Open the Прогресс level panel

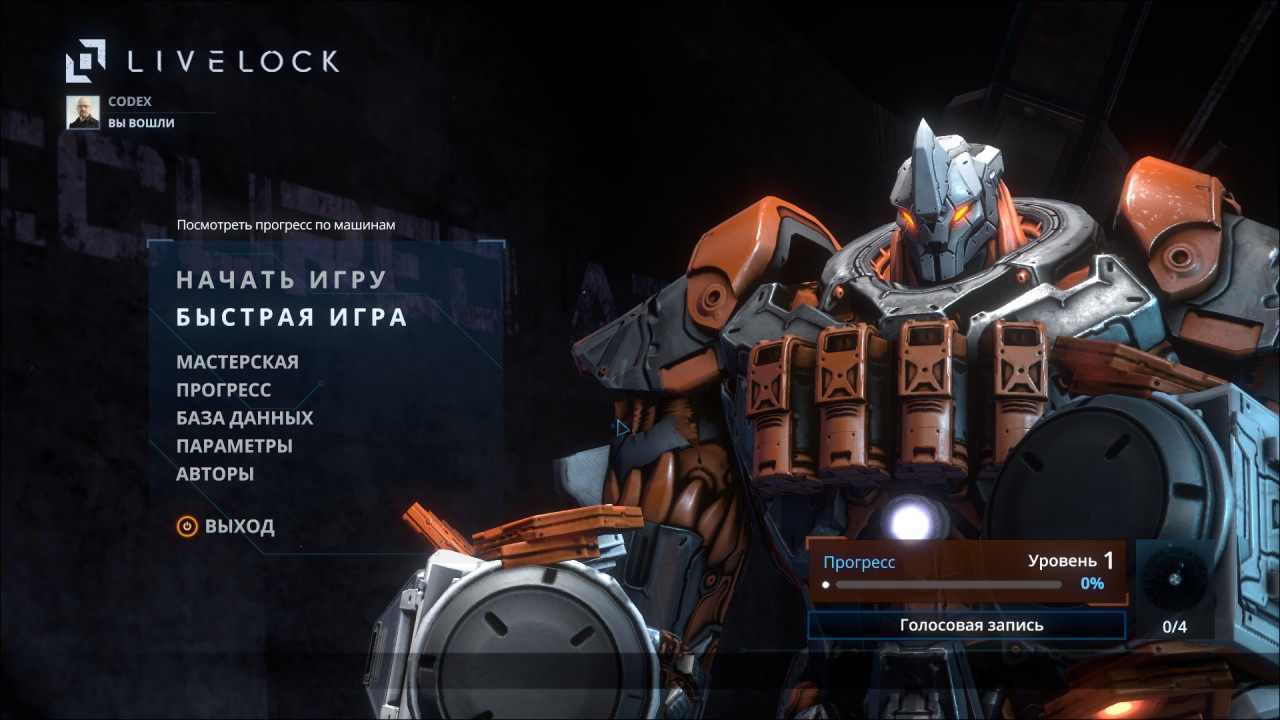pyautogui.click(x=966, y=572)
